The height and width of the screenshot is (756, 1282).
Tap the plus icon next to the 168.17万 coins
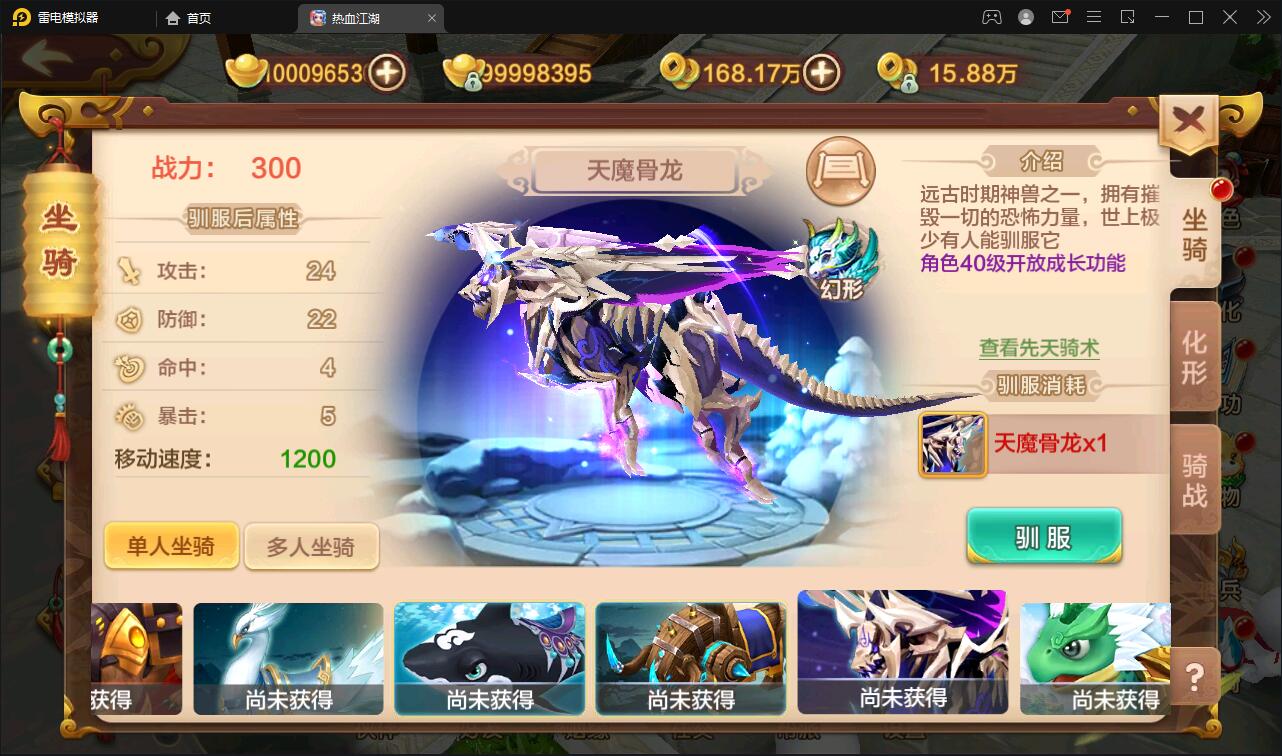coord(820,72)
